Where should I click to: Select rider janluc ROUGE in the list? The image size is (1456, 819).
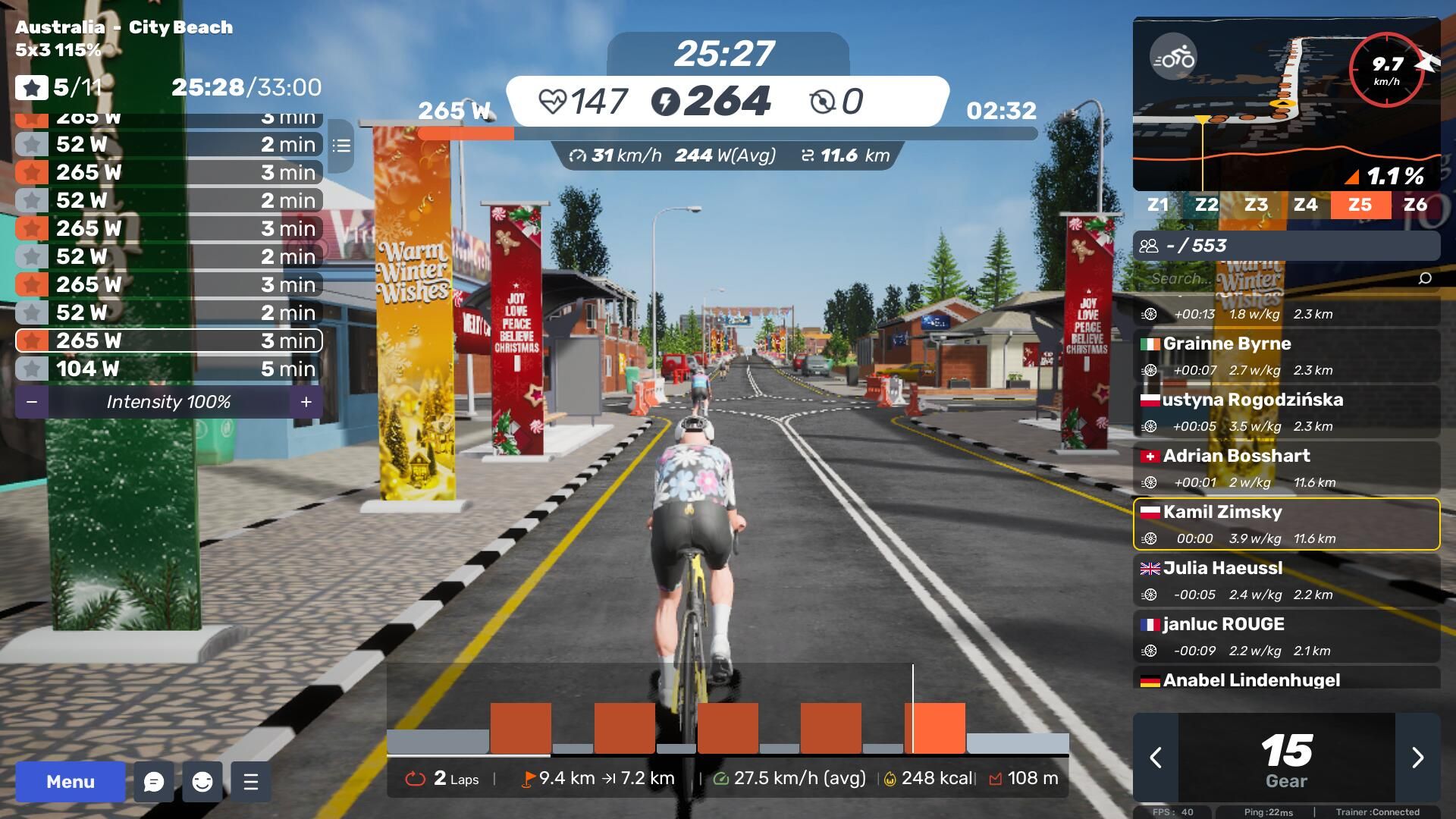click(1286, 636)
